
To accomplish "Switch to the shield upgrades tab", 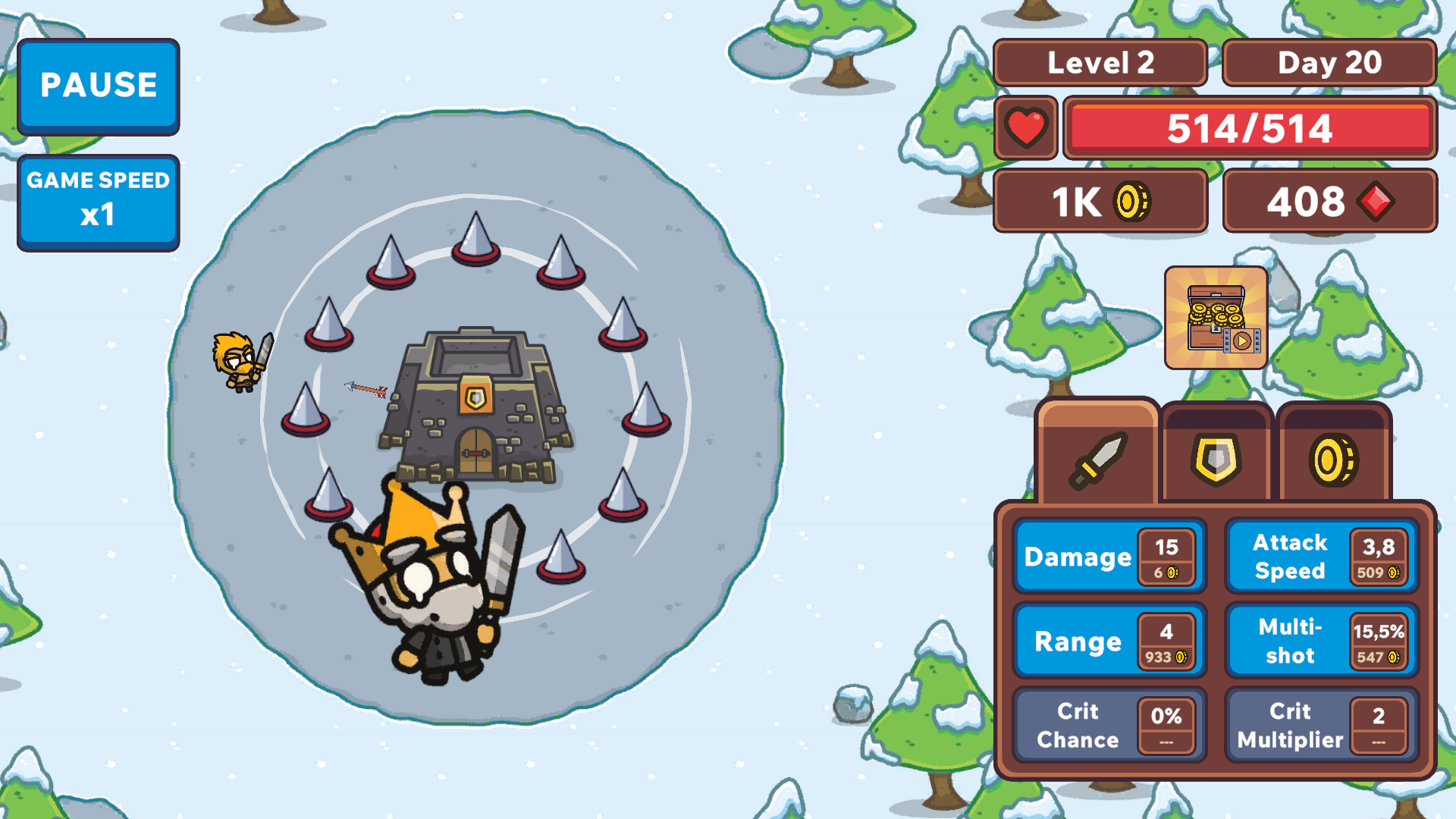I will [1216, 459].
